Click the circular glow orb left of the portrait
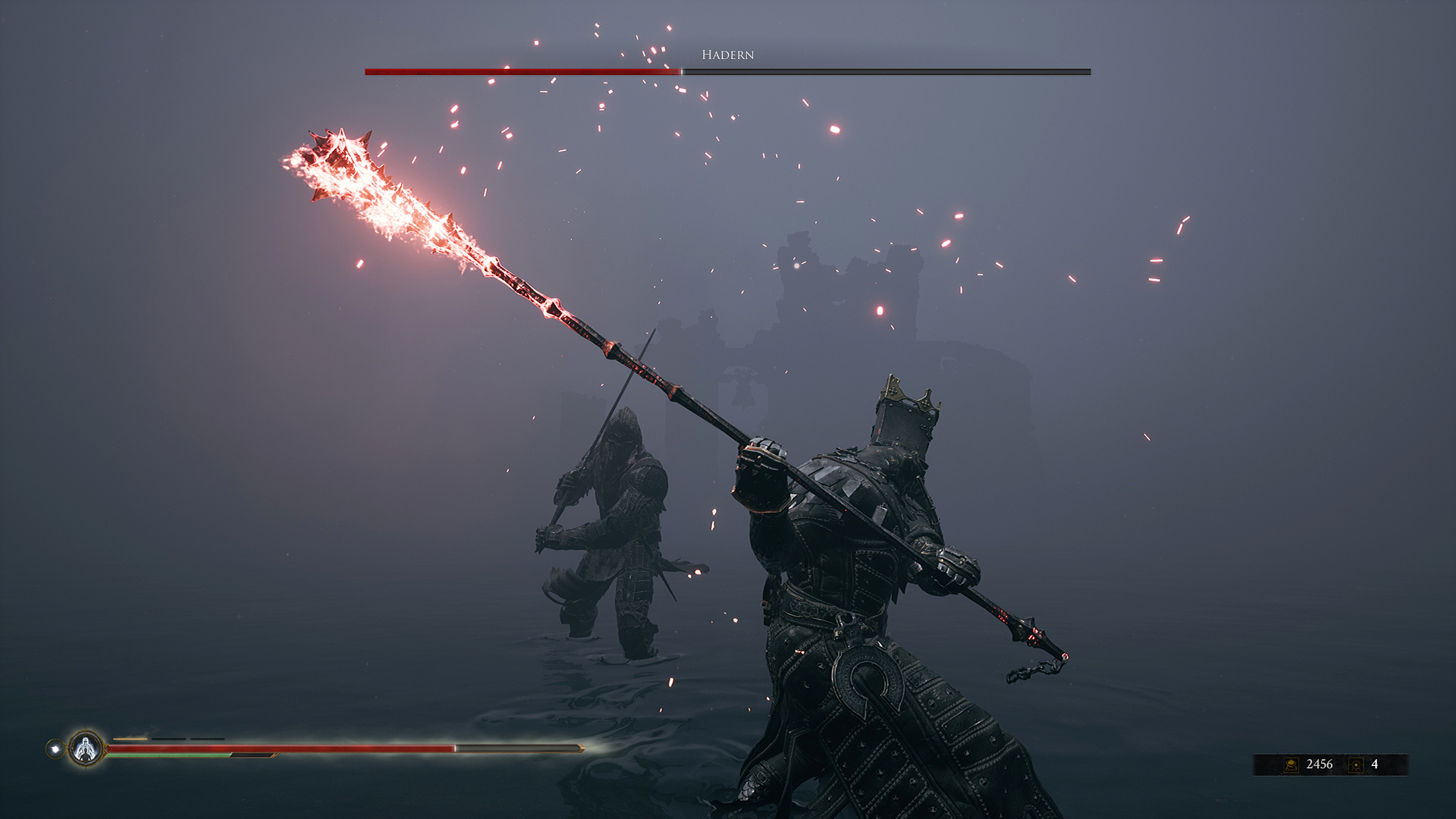Image resolution: width=1456 pixels, height=819 pixels. pyautogui.click(x=55, y=748)
